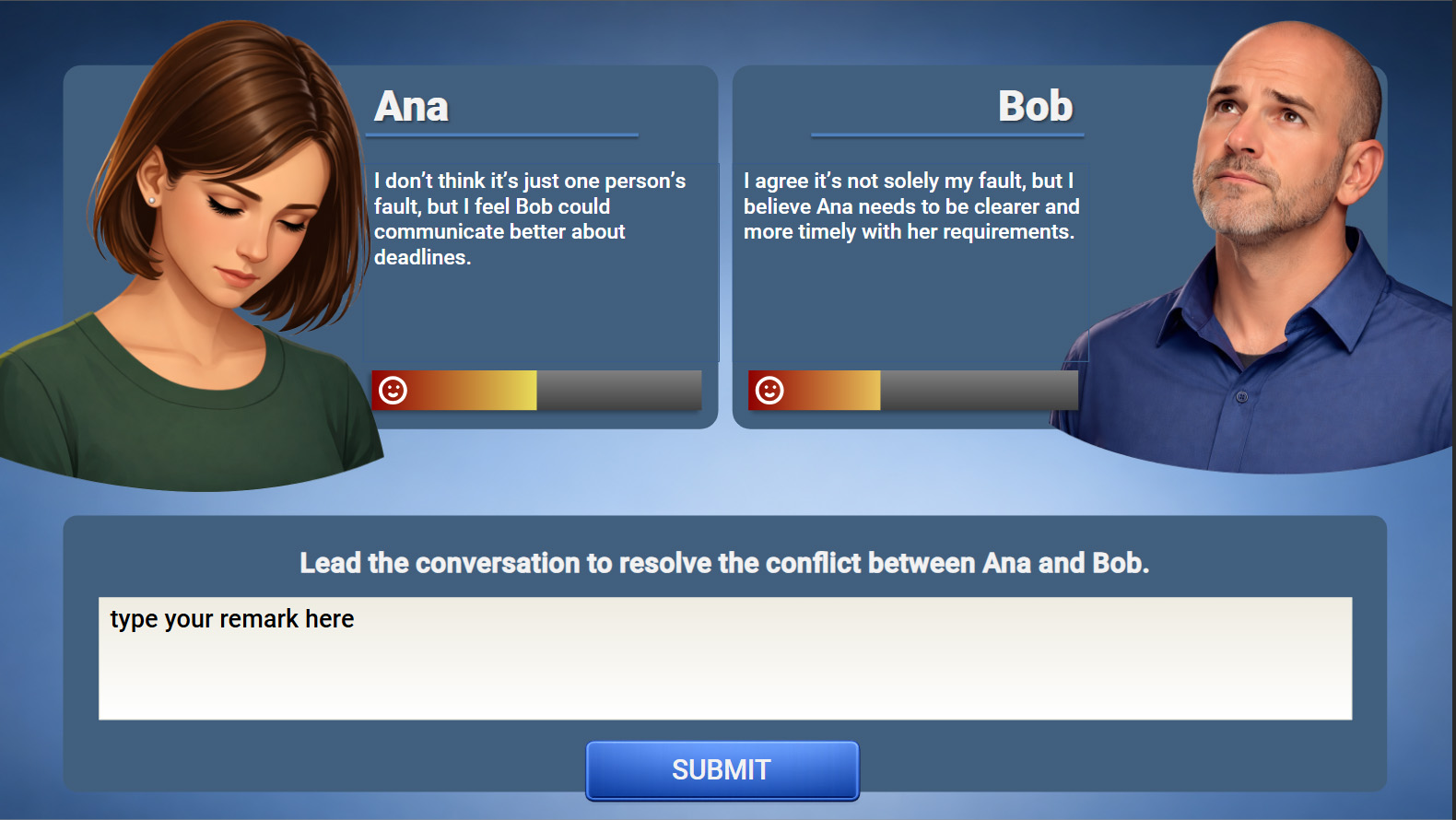Toggle Bob's satisfaction meter

[x=911, y=389]
